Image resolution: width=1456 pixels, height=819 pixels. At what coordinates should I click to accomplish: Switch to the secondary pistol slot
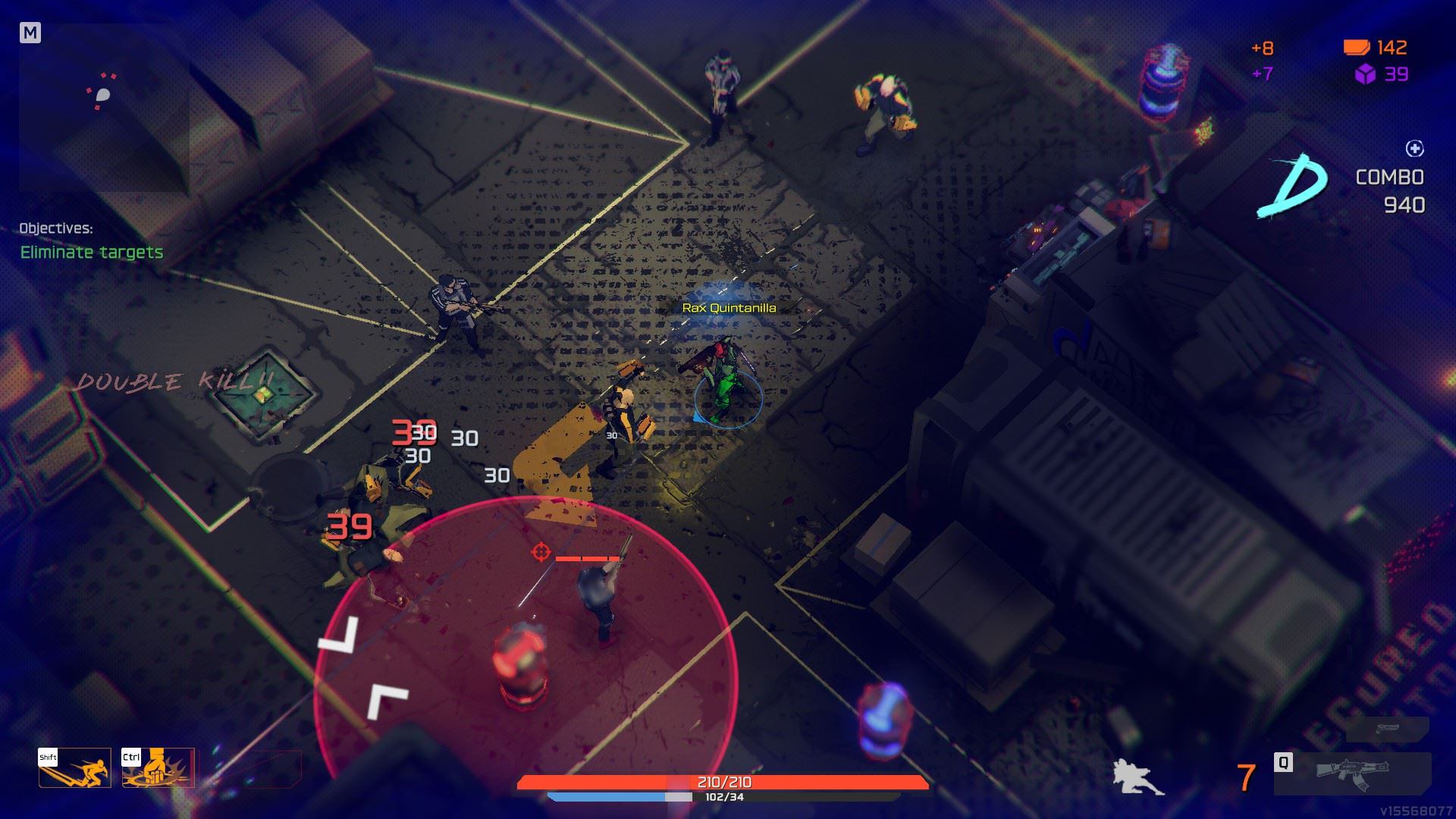(x=1387, y=729)
